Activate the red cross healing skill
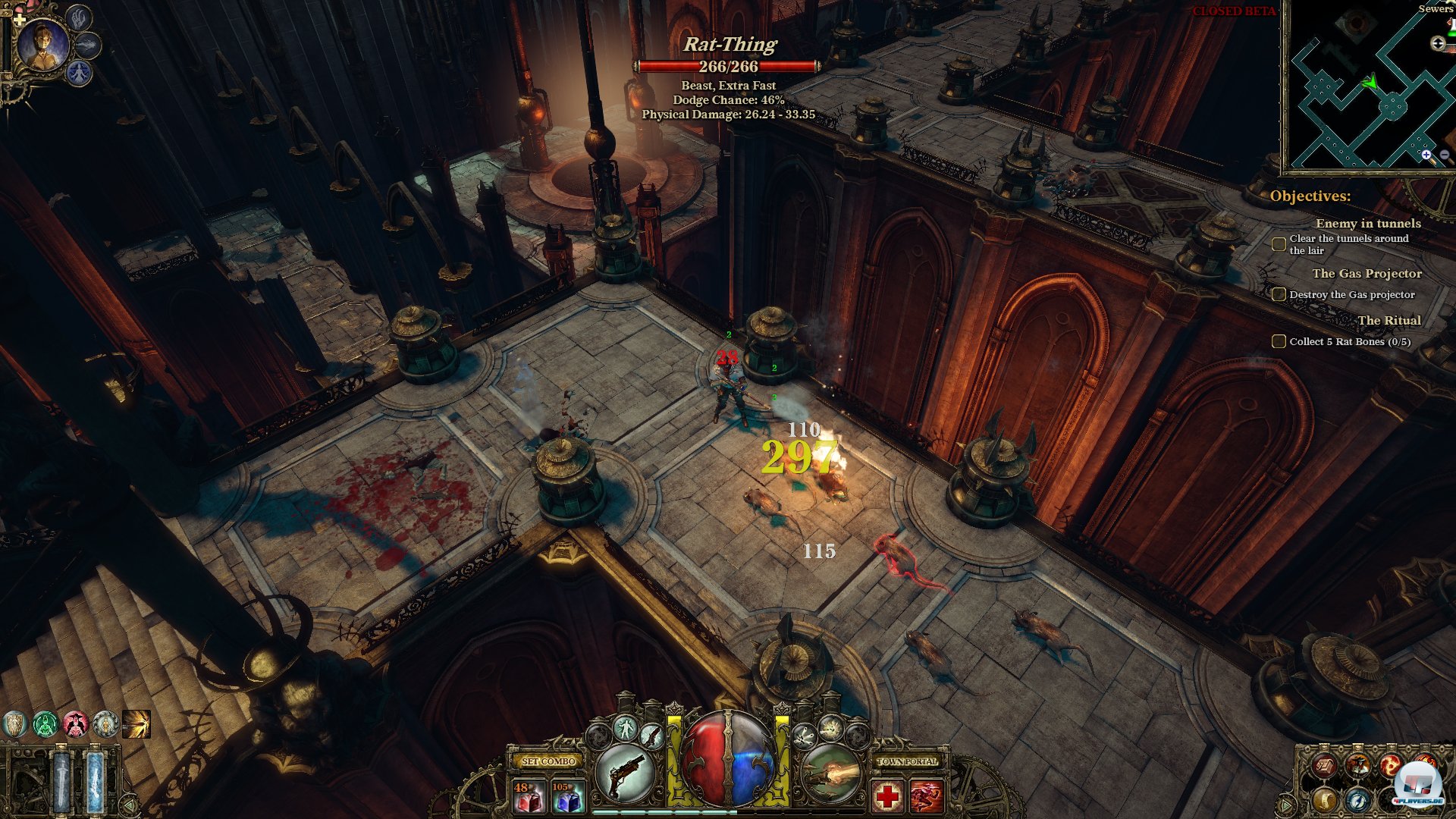This screenshot has height=819, width=1456. 887,796
